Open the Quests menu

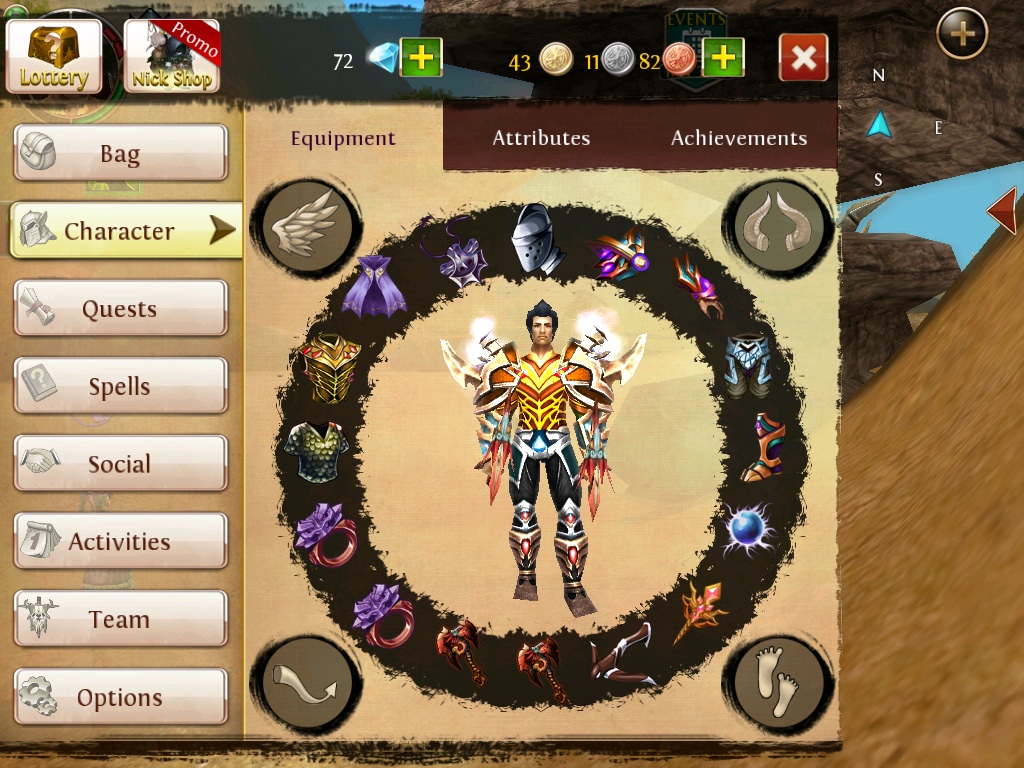pyautogui.click(x=120, y=309)
